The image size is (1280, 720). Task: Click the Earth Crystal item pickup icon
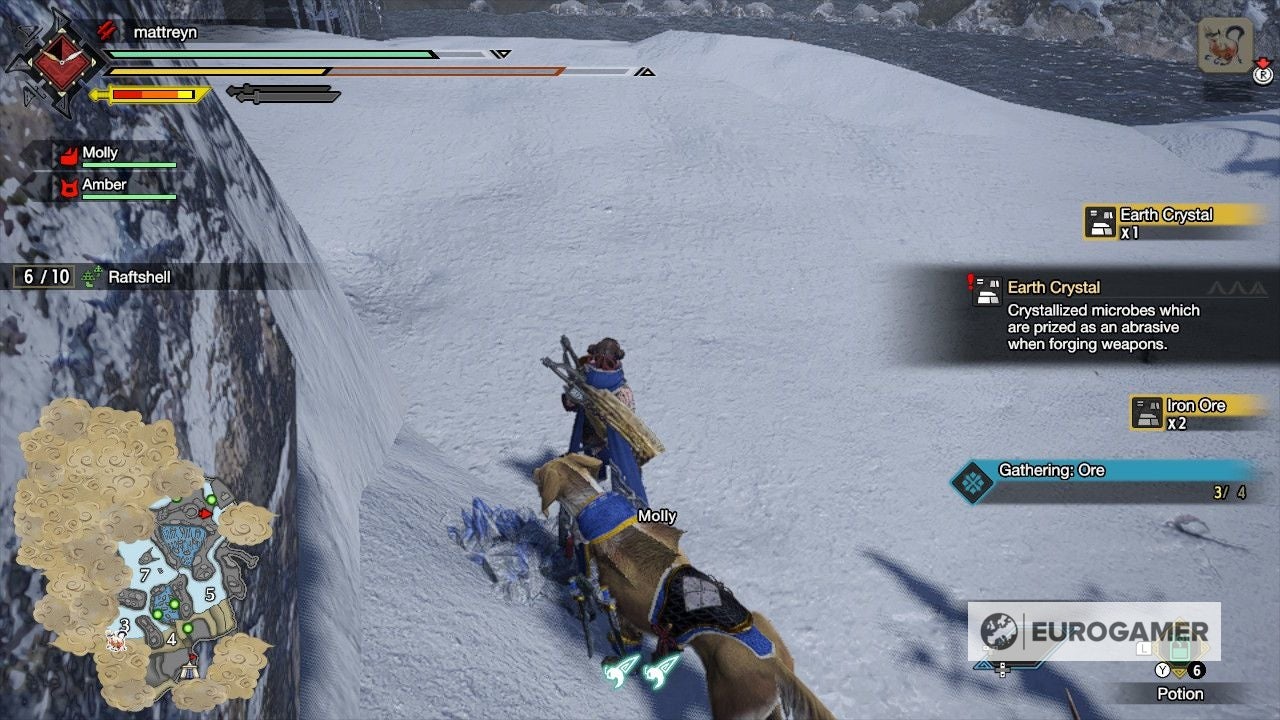pyautogui.click(x=1099, y=220)
